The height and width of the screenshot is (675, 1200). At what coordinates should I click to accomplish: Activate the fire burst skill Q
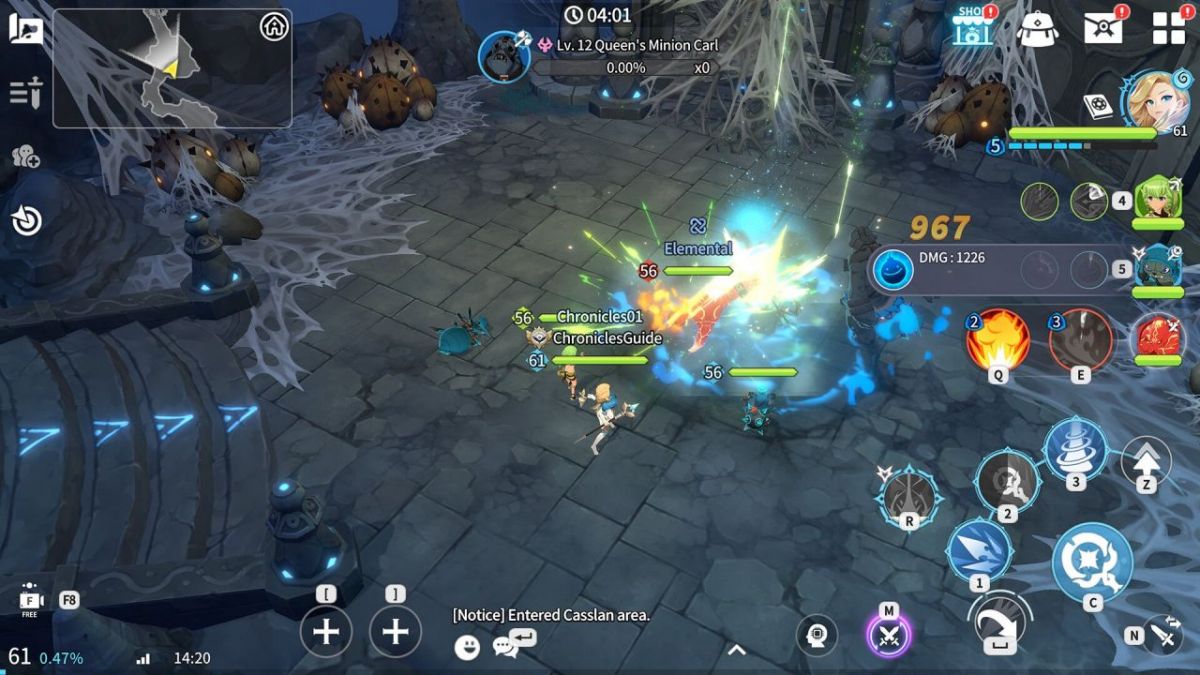click(997, 340)
